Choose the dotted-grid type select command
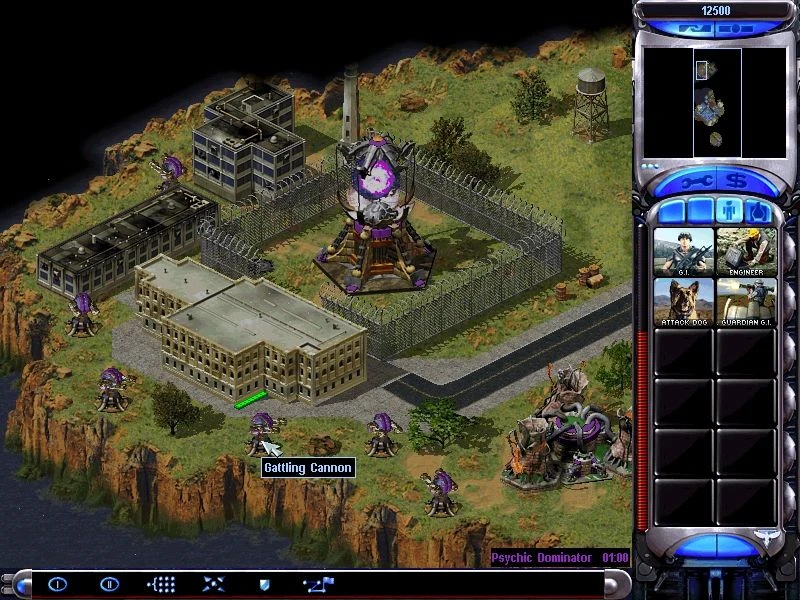 pos(161,584)
